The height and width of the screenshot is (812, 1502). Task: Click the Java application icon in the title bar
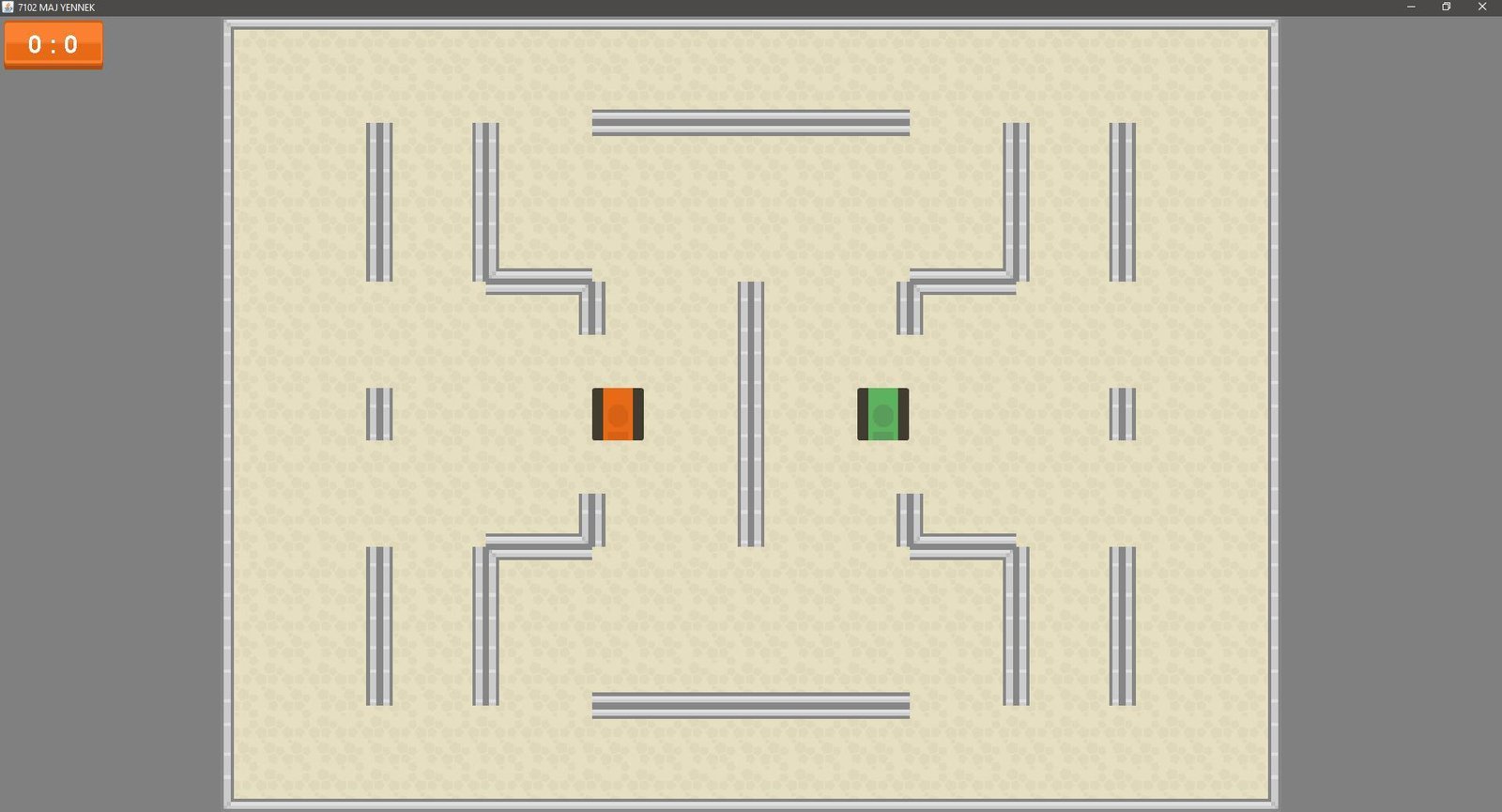(x=9, y=7)
